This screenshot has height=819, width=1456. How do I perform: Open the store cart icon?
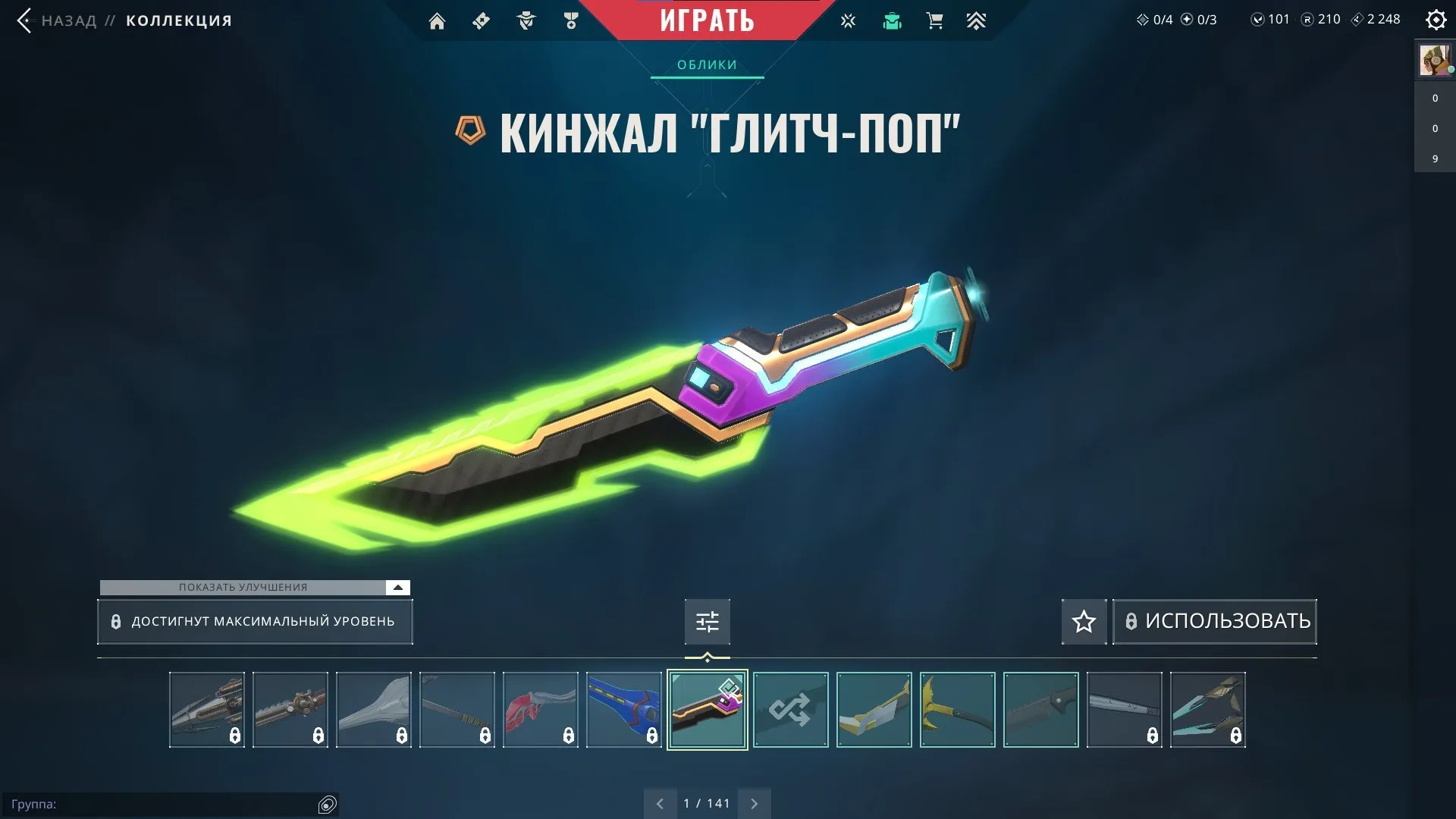coord(934,20)
